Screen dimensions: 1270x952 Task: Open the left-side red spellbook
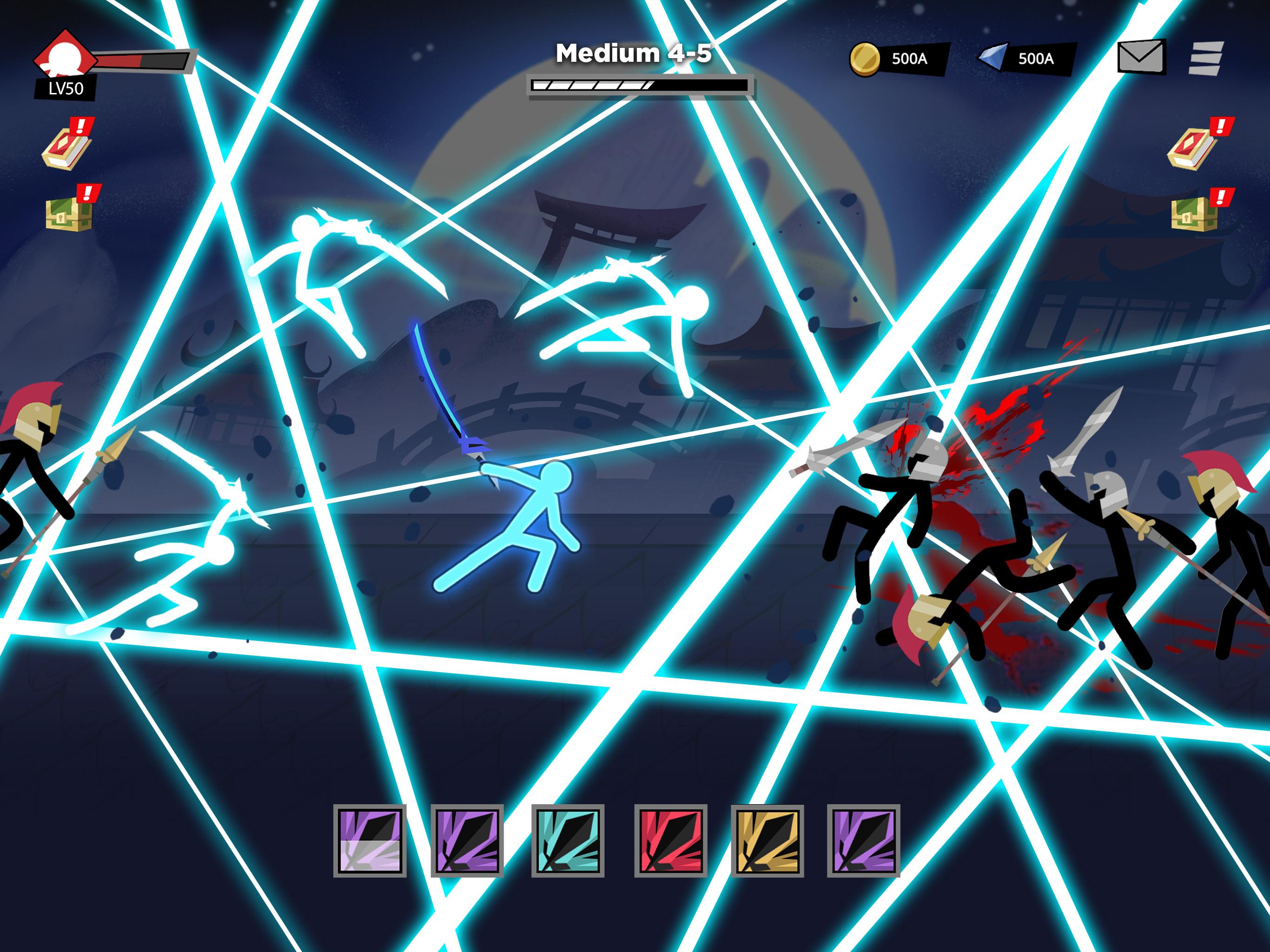point(66,146)
